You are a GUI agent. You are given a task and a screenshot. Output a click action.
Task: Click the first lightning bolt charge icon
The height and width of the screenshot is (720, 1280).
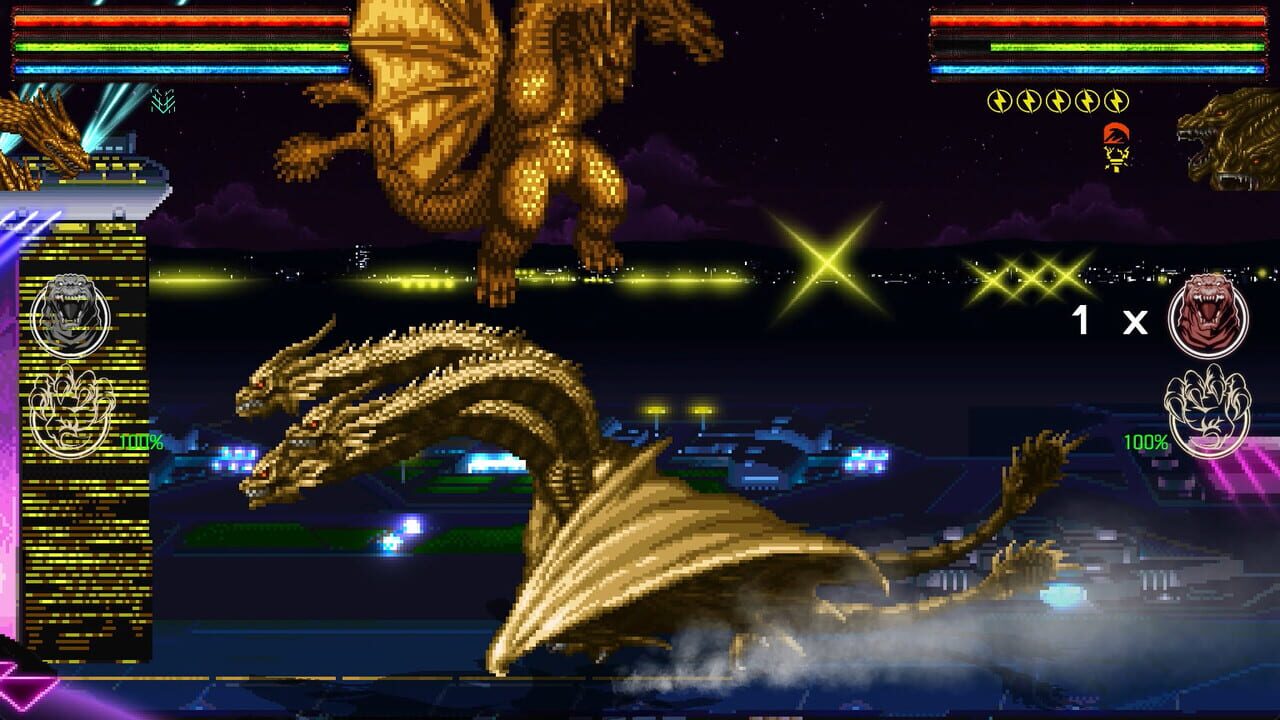[999, 100]
